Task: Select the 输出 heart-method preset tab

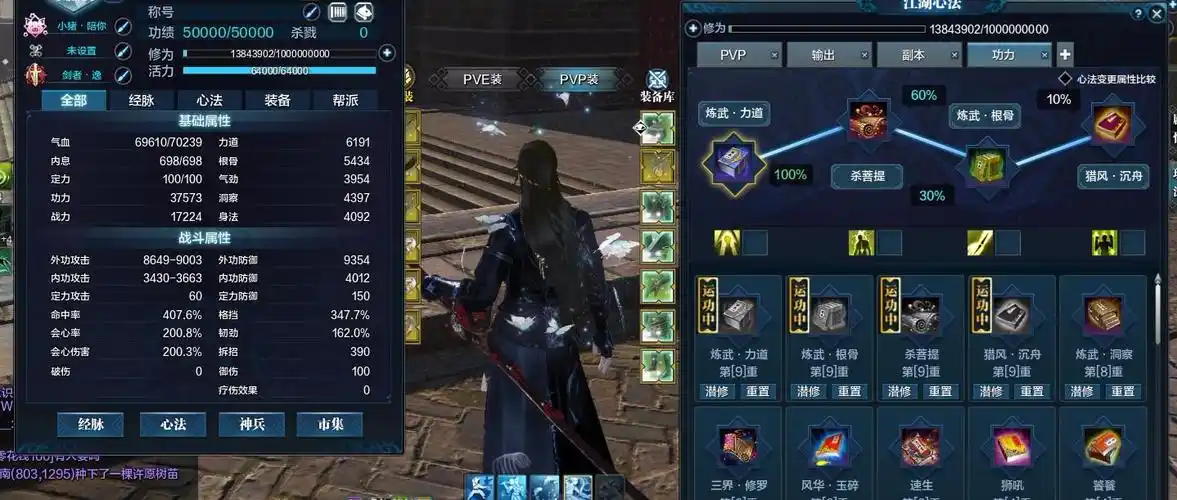Action: pos(823,55)
